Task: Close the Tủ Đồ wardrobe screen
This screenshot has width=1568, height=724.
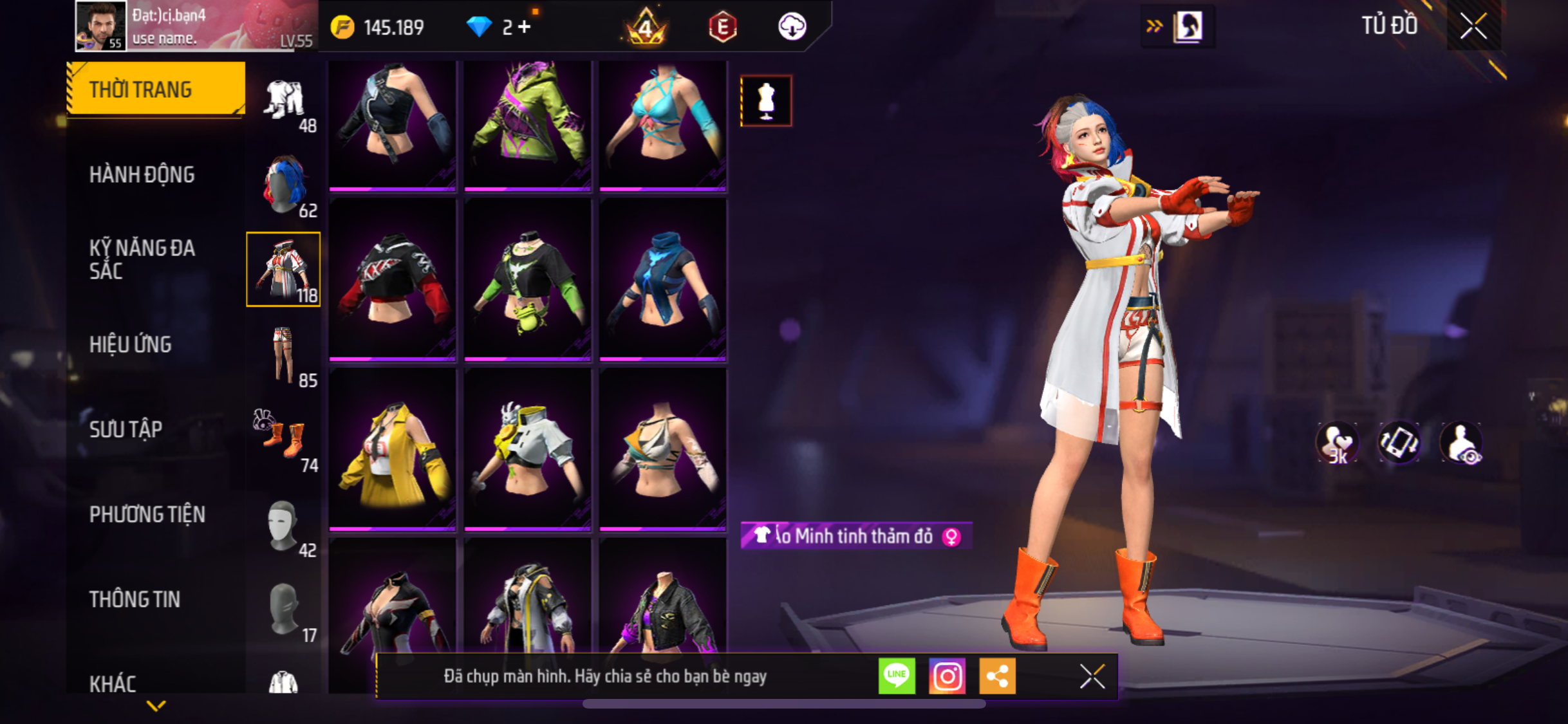Action: tap(1473, 27)
